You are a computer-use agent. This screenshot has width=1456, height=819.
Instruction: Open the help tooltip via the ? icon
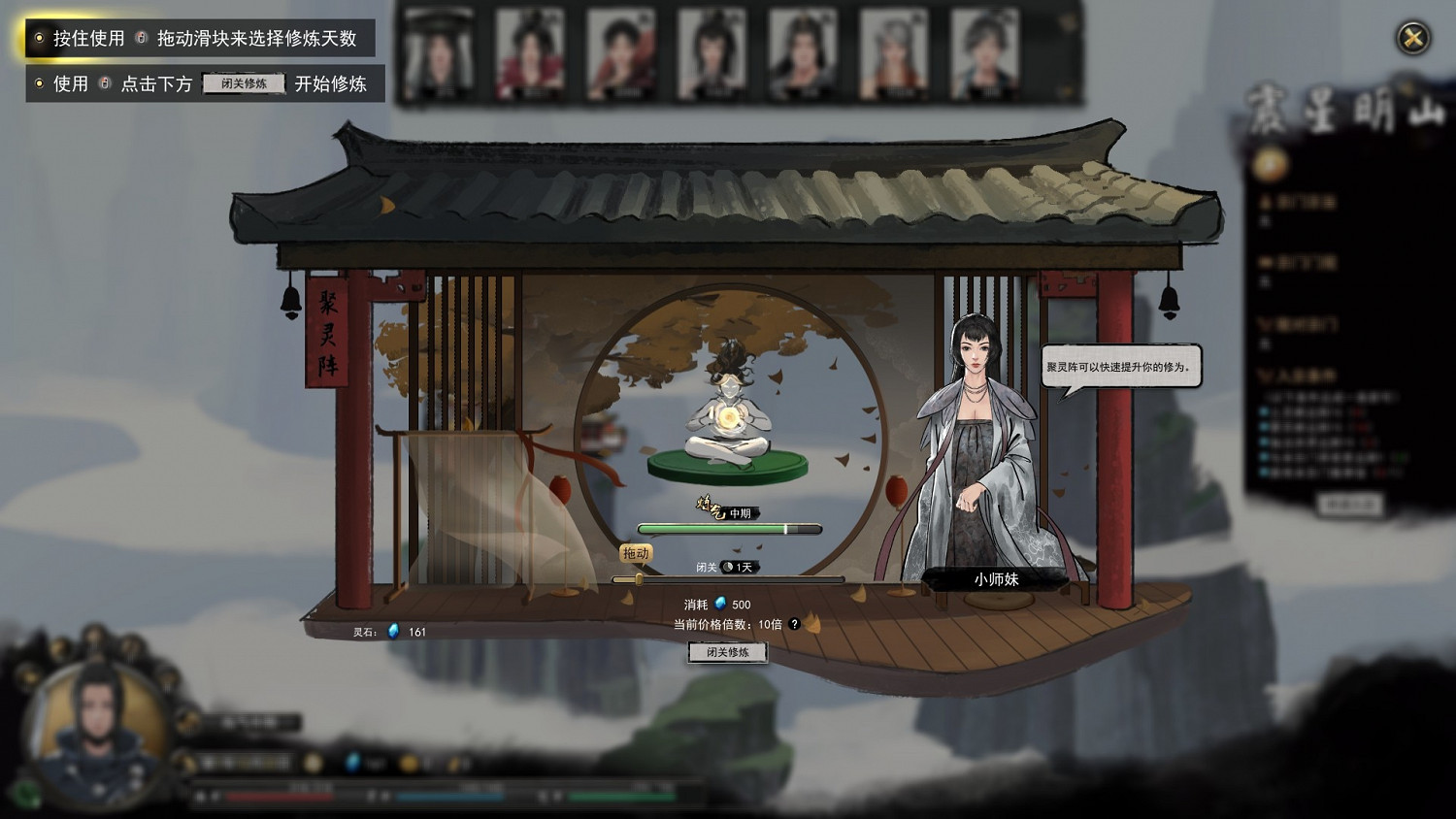click(x=793, y=625)
